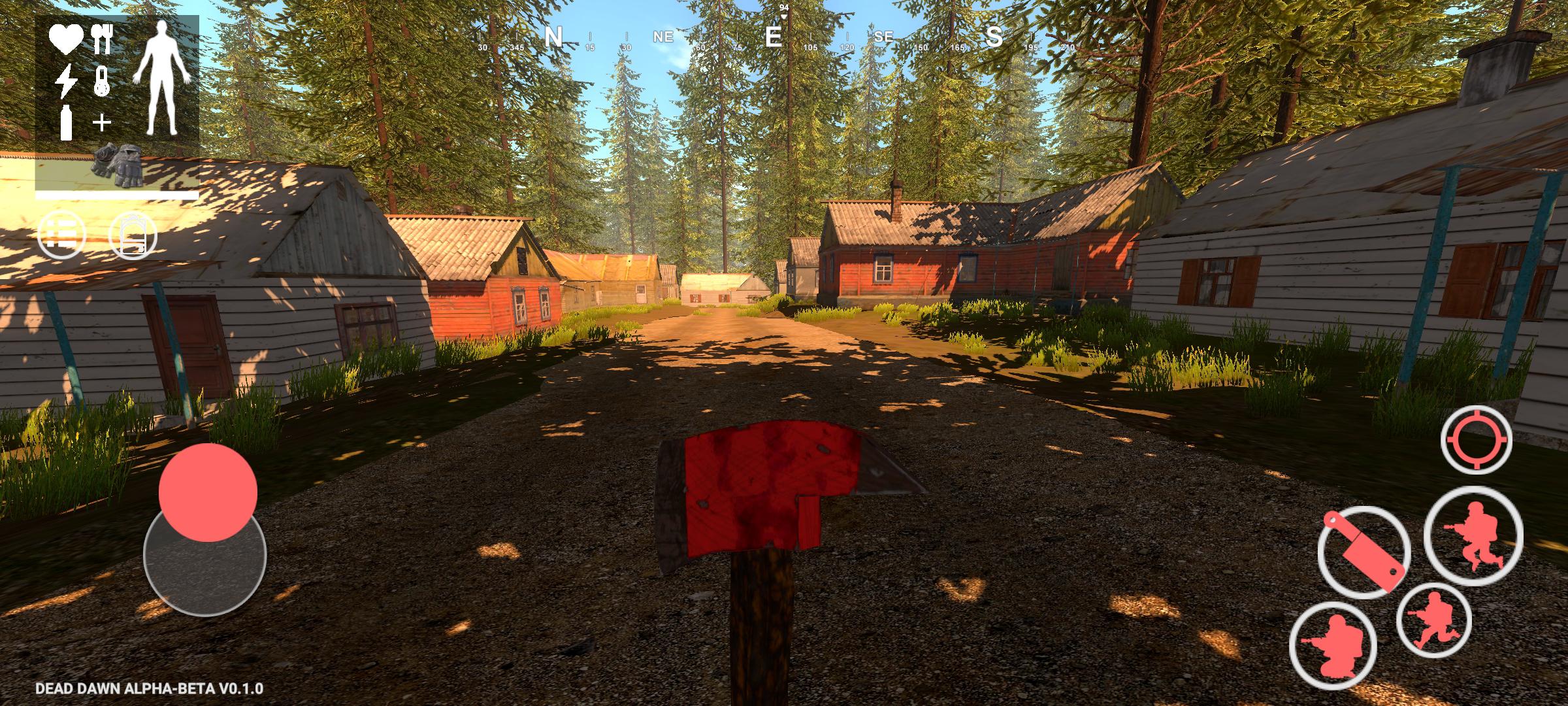Tap the red movement joystick knob
Viewport: 1568px width, 706px height.
[x=208, y=492]
